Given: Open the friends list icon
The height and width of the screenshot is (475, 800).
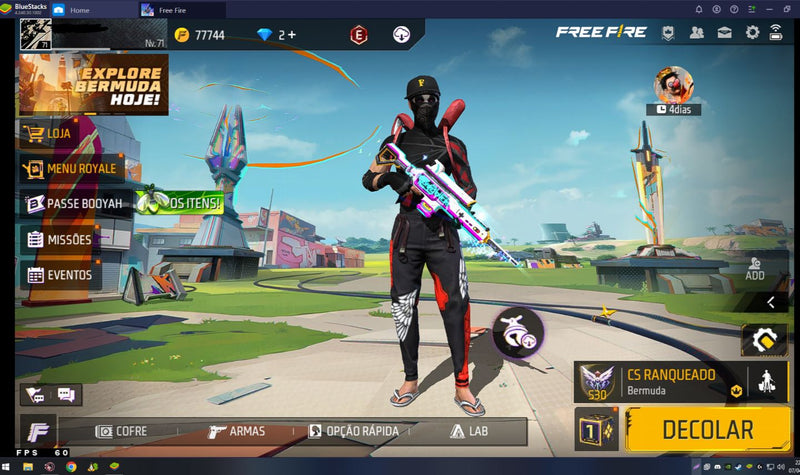Looking at the screenshot, I should 697,33.
